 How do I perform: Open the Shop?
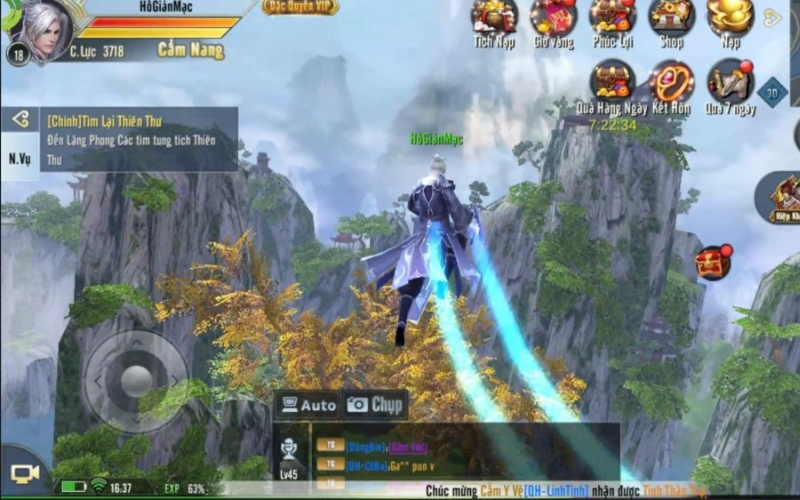coord(671,18)
